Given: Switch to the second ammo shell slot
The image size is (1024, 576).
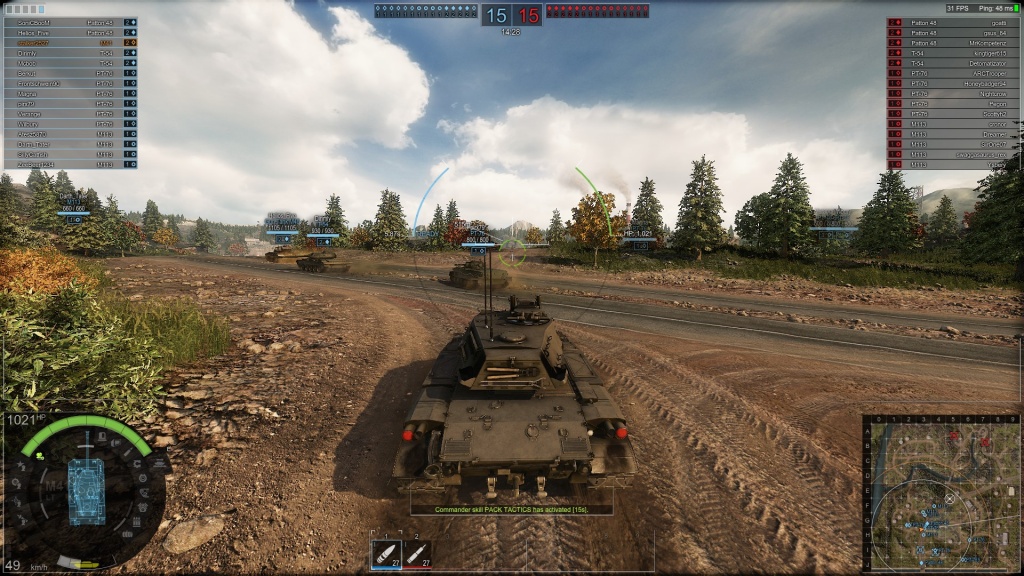Looking at the screenshot, I should pyautogui.click(x=418, y=553).
